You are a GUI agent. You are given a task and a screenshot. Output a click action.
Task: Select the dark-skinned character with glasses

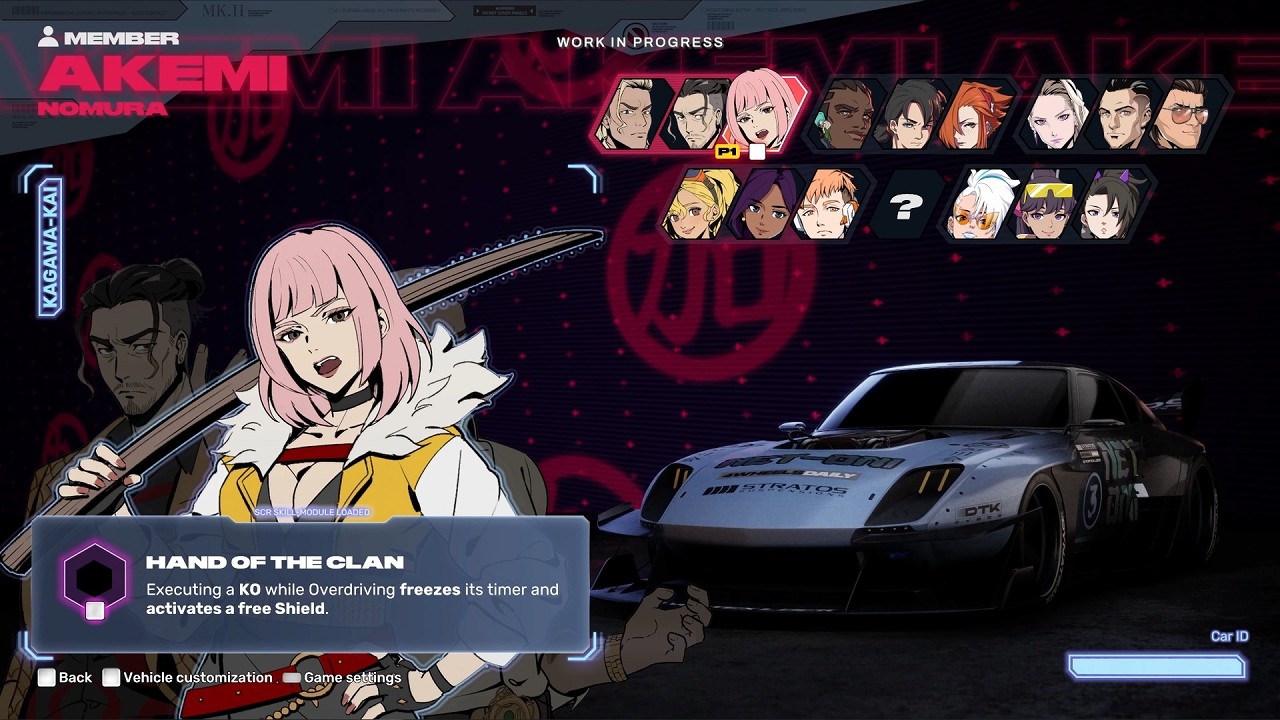(846, 112)
